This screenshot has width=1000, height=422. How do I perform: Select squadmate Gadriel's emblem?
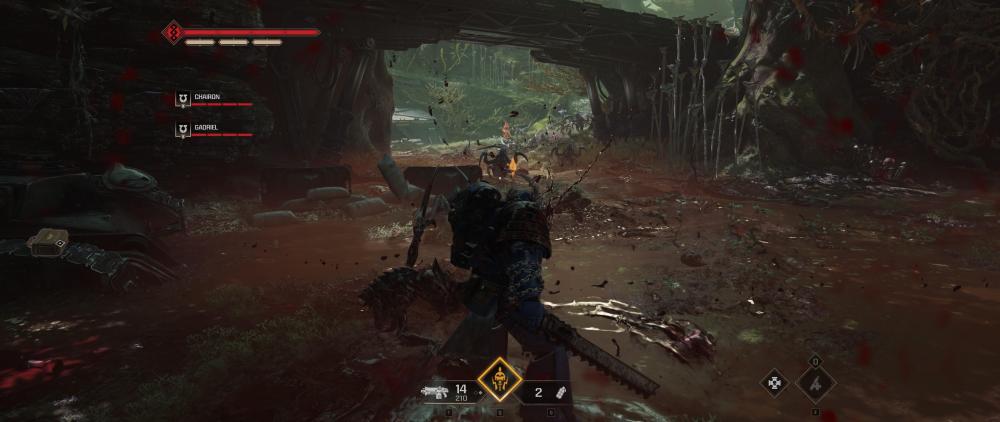(182, 129)
